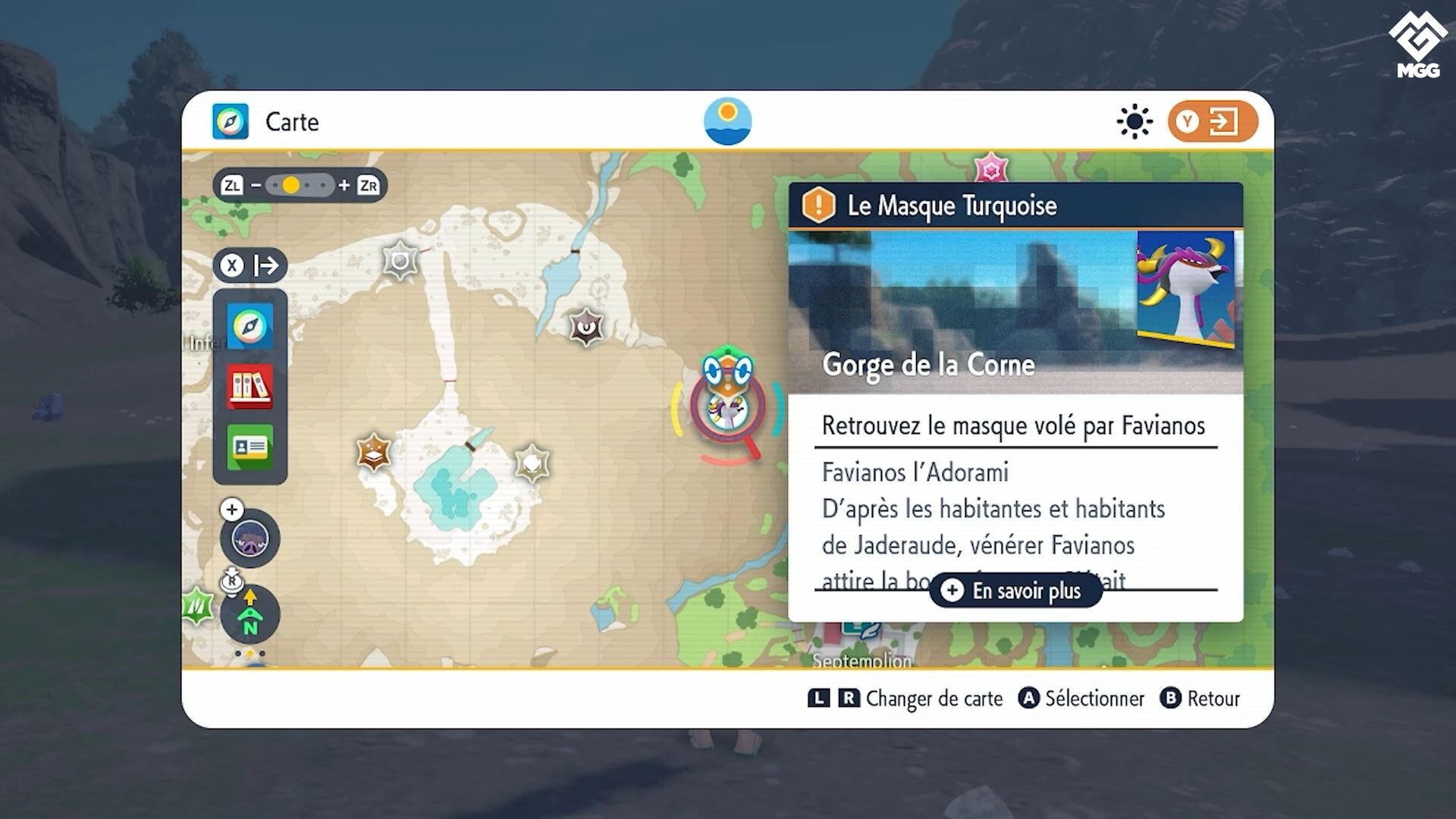Go back with the B Retour option

pos(1200,698)
